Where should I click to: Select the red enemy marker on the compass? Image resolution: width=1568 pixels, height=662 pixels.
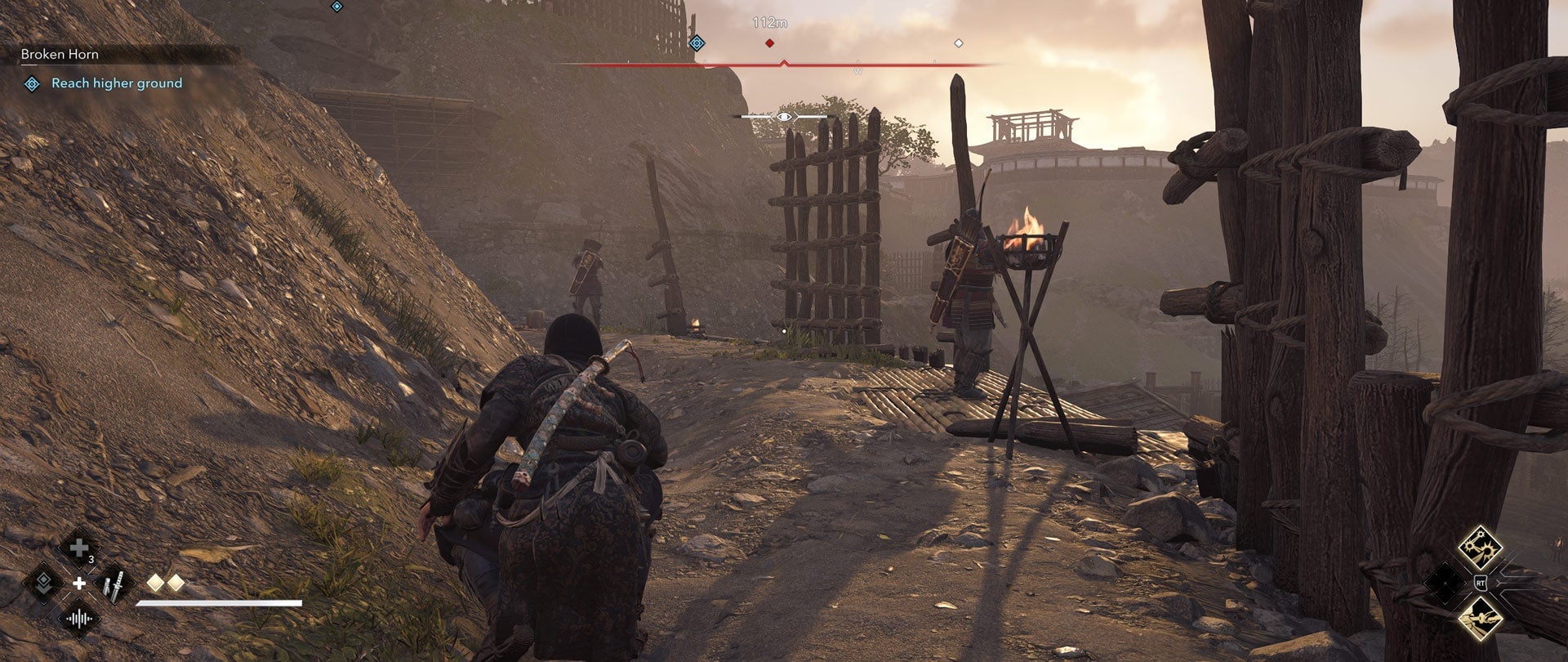click(769, 43)
